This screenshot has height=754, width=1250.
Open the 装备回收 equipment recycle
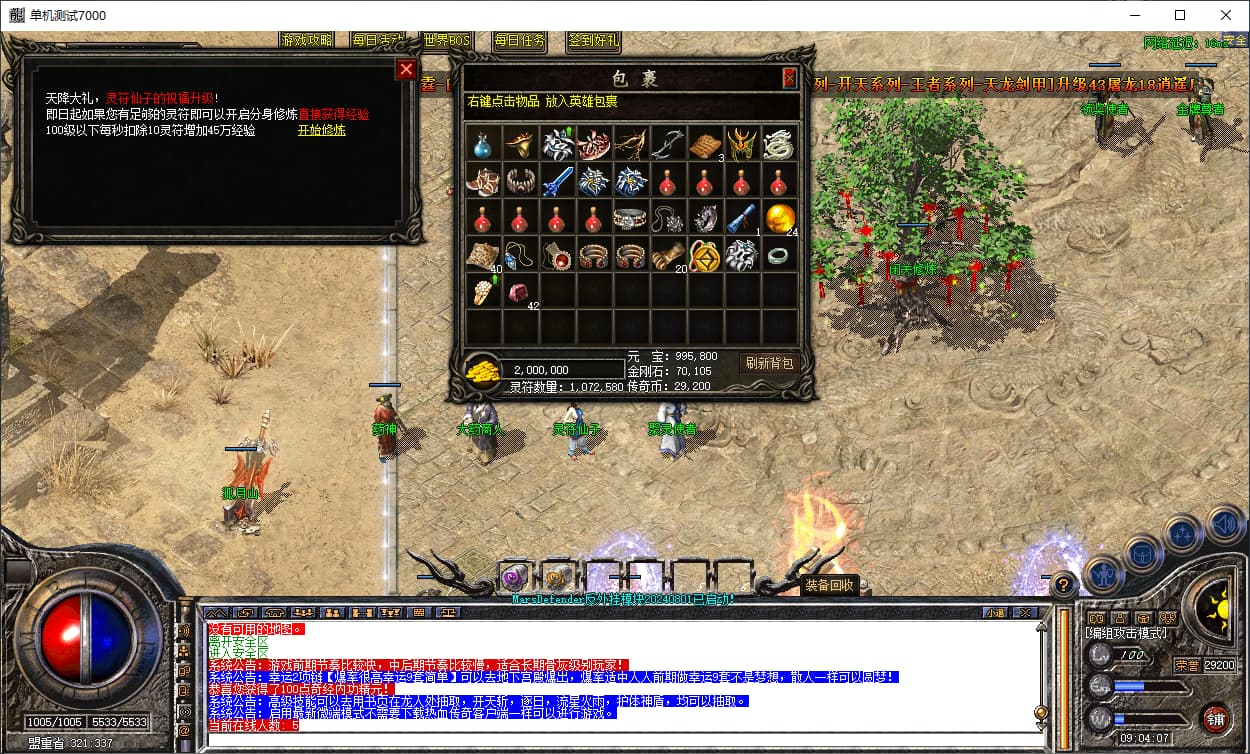829,585
